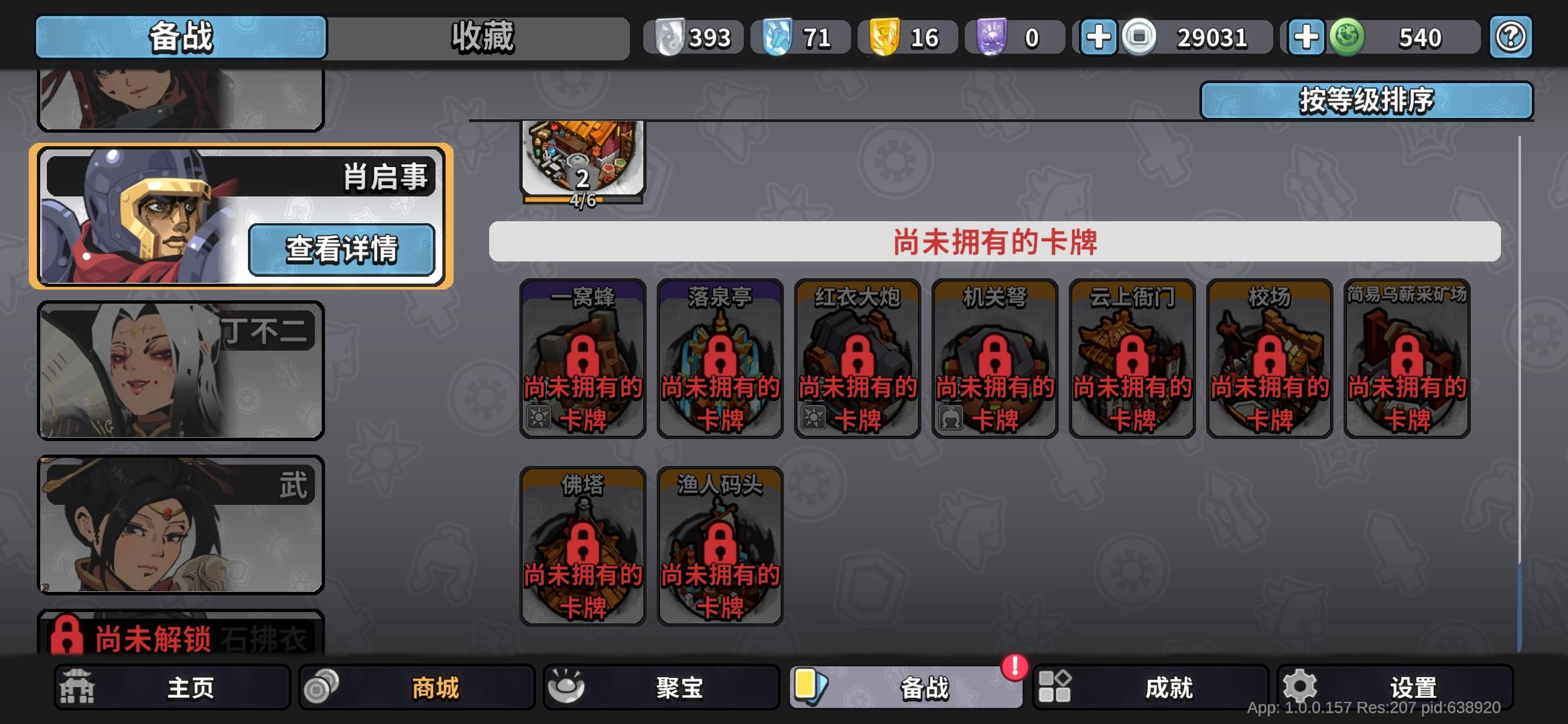This screenshot has height=724, width=1568.
Task: Switch to the 收藏 collection tab
Action: (479, 37)
